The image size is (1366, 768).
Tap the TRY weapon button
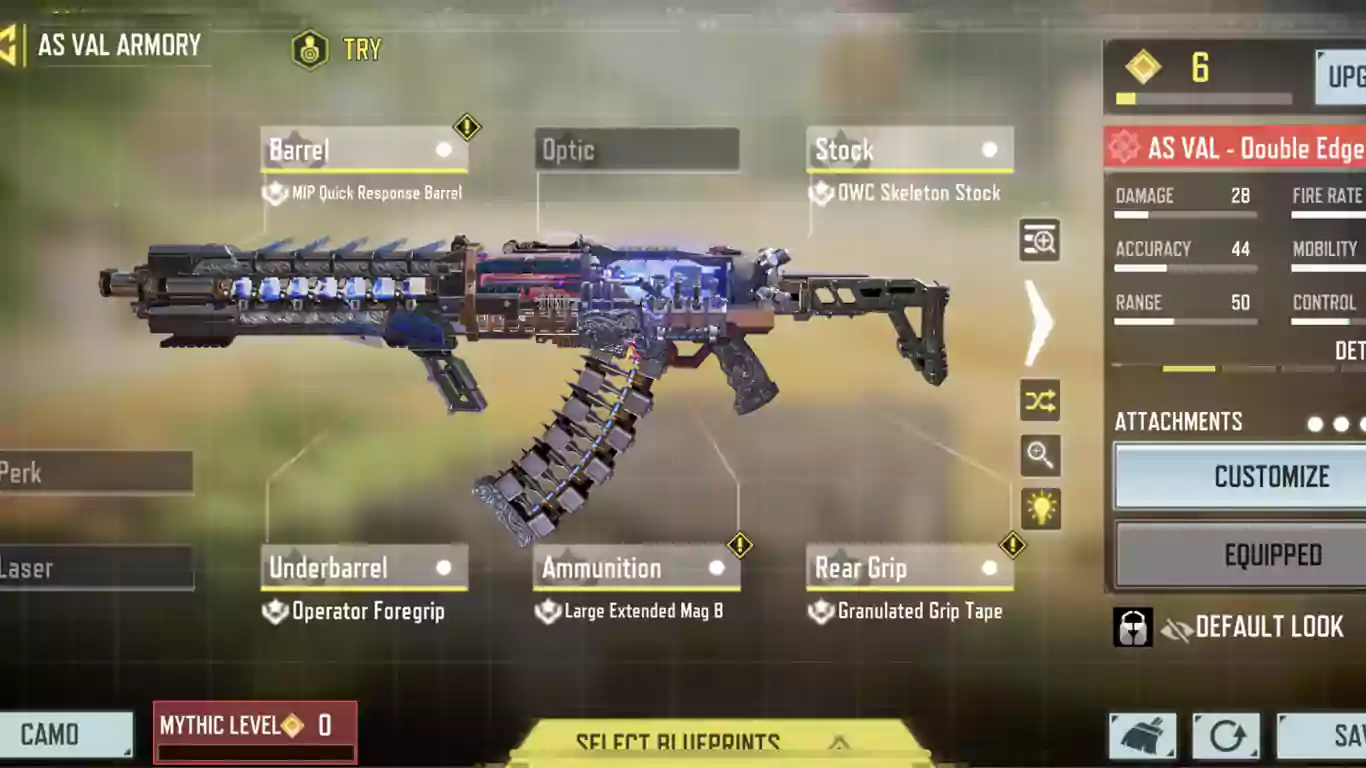337,49
